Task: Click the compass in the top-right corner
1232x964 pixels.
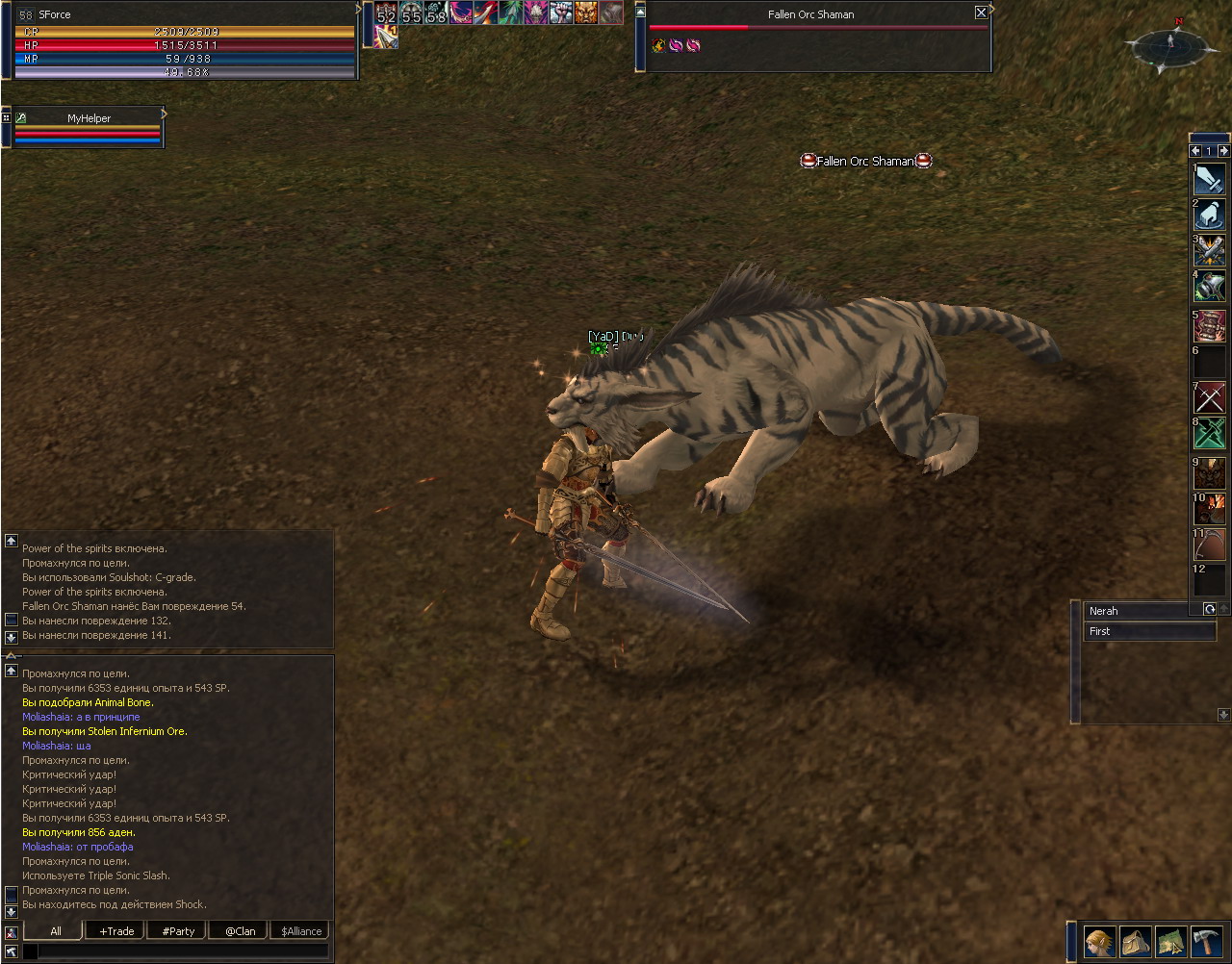Action: 1170,44
